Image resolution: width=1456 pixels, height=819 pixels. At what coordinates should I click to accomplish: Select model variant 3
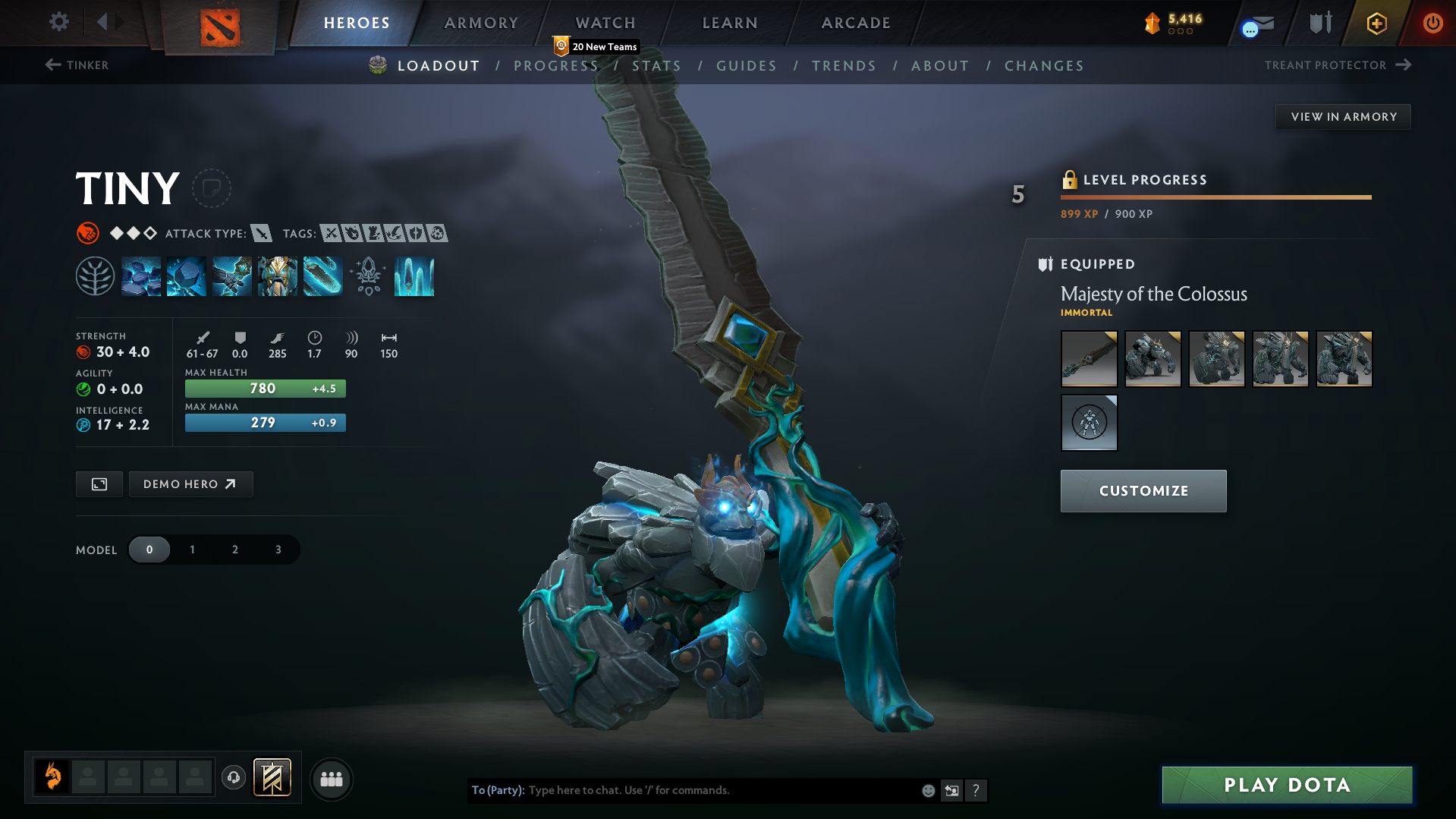(277, 549)
